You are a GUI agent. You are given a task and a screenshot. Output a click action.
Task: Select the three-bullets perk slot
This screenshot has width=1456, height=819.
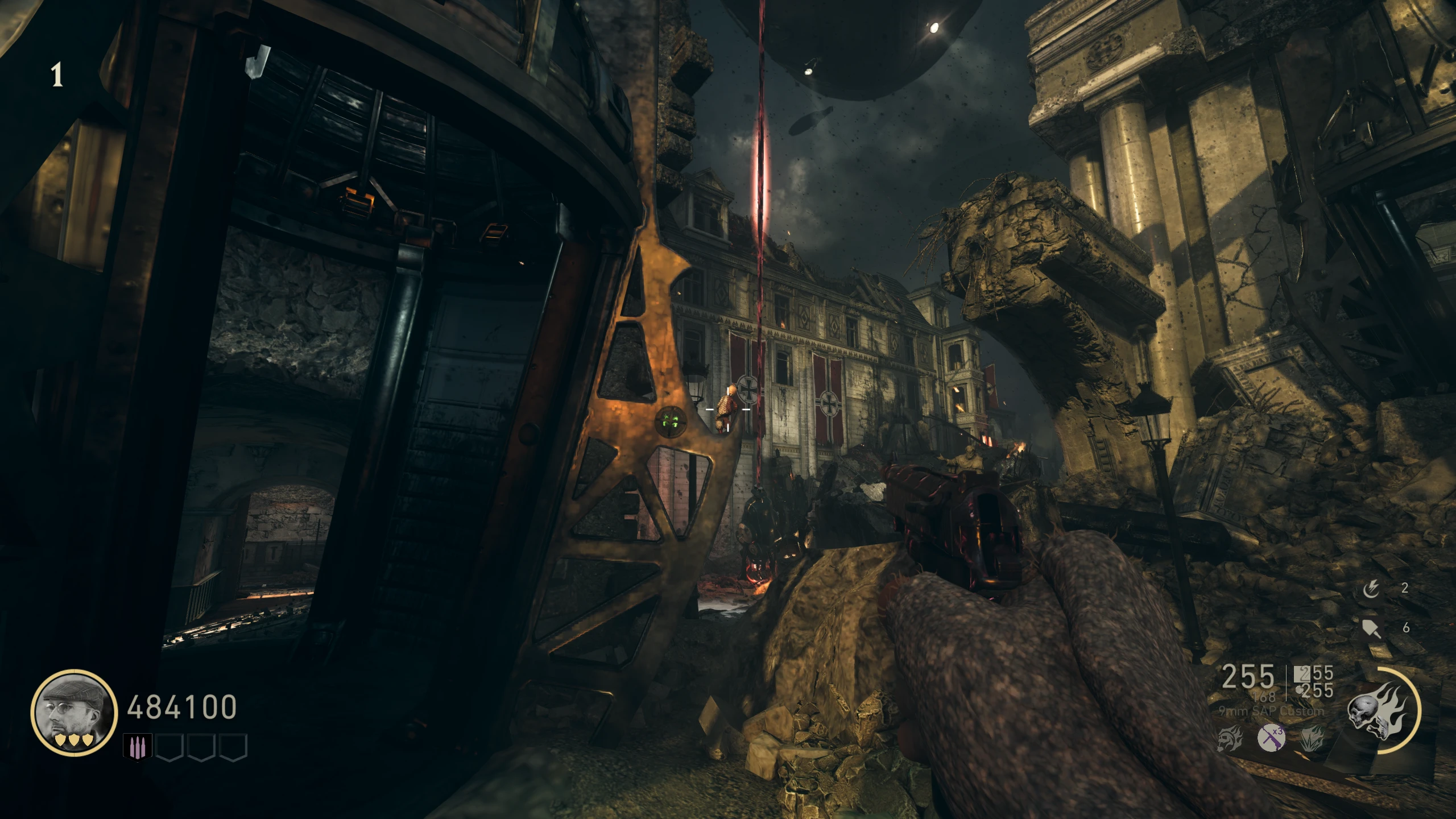(137, 746)
